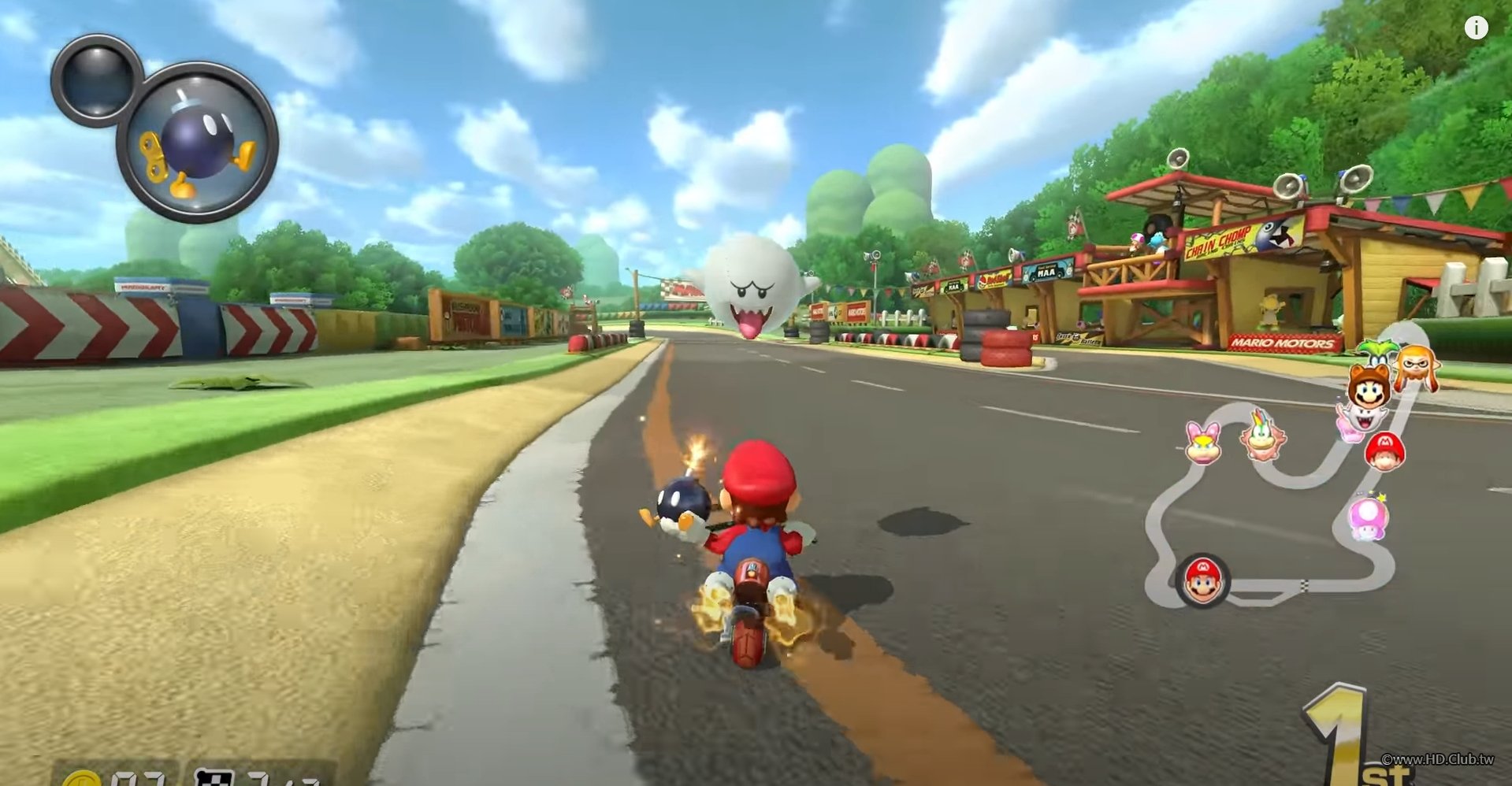The height and width of the screenshot is (786, 1512).
Task: Select the Bob-omb item slot
Action: pos(197,143)
